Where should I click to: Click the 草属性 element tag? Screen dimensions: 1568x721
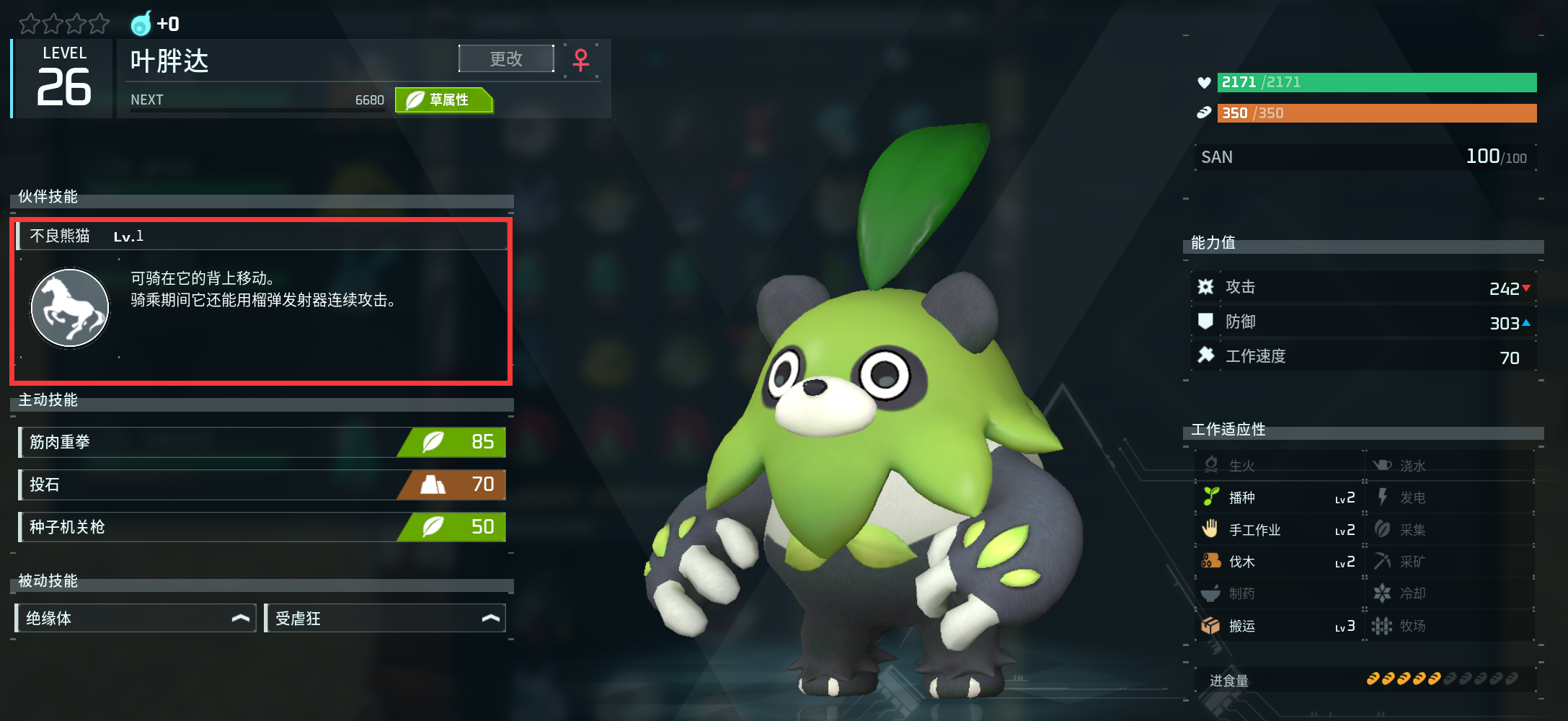point(443,100)
